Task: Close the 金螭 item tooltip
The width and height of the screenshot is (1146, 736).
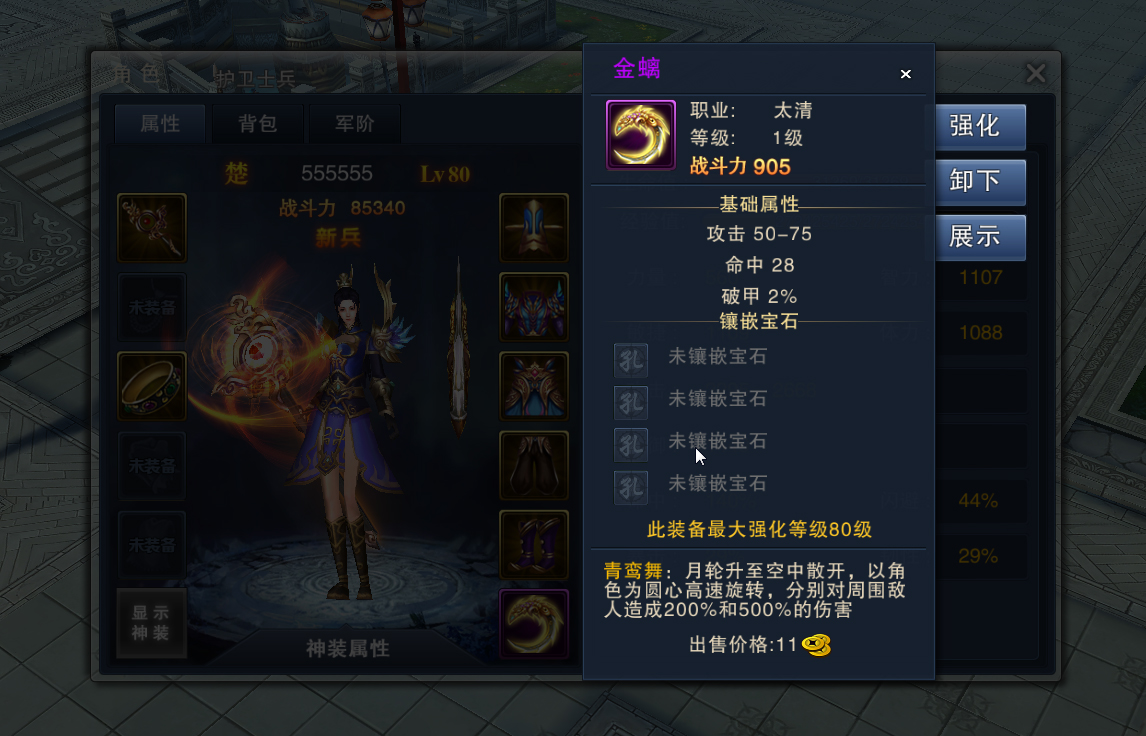Action: [905, 74]
